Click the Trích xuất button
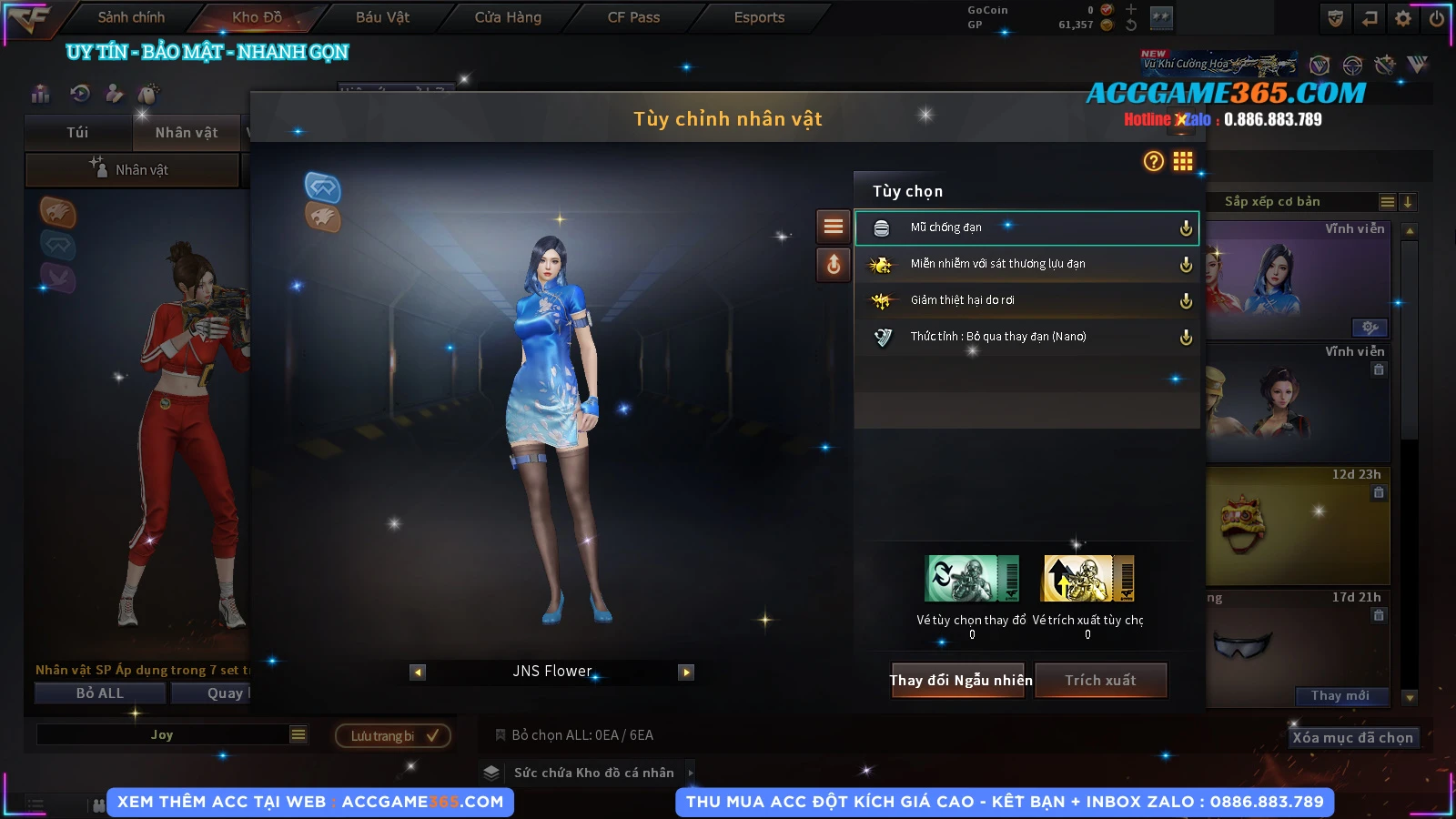The width and height of the screenshot is (1456, 819). click(1100, 680)
